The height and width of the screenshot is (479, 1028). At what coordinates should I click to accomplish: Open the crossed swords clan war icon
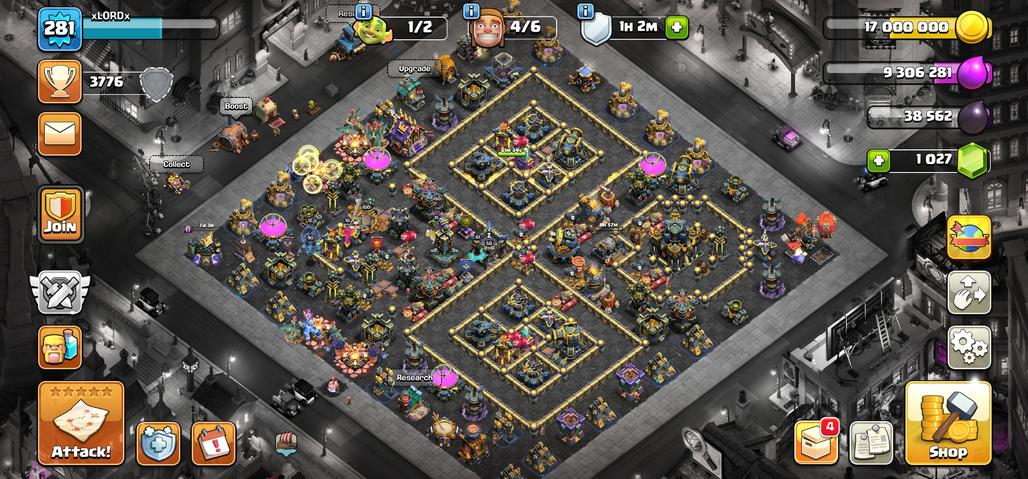pos(60,292)
